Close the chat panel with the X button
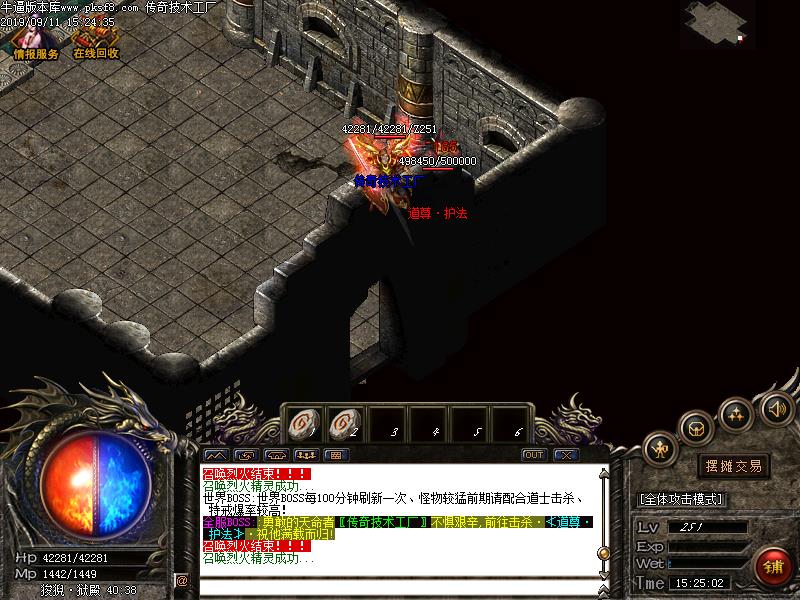The height and width of the screenshot is (600, 800). click(566, 455)
